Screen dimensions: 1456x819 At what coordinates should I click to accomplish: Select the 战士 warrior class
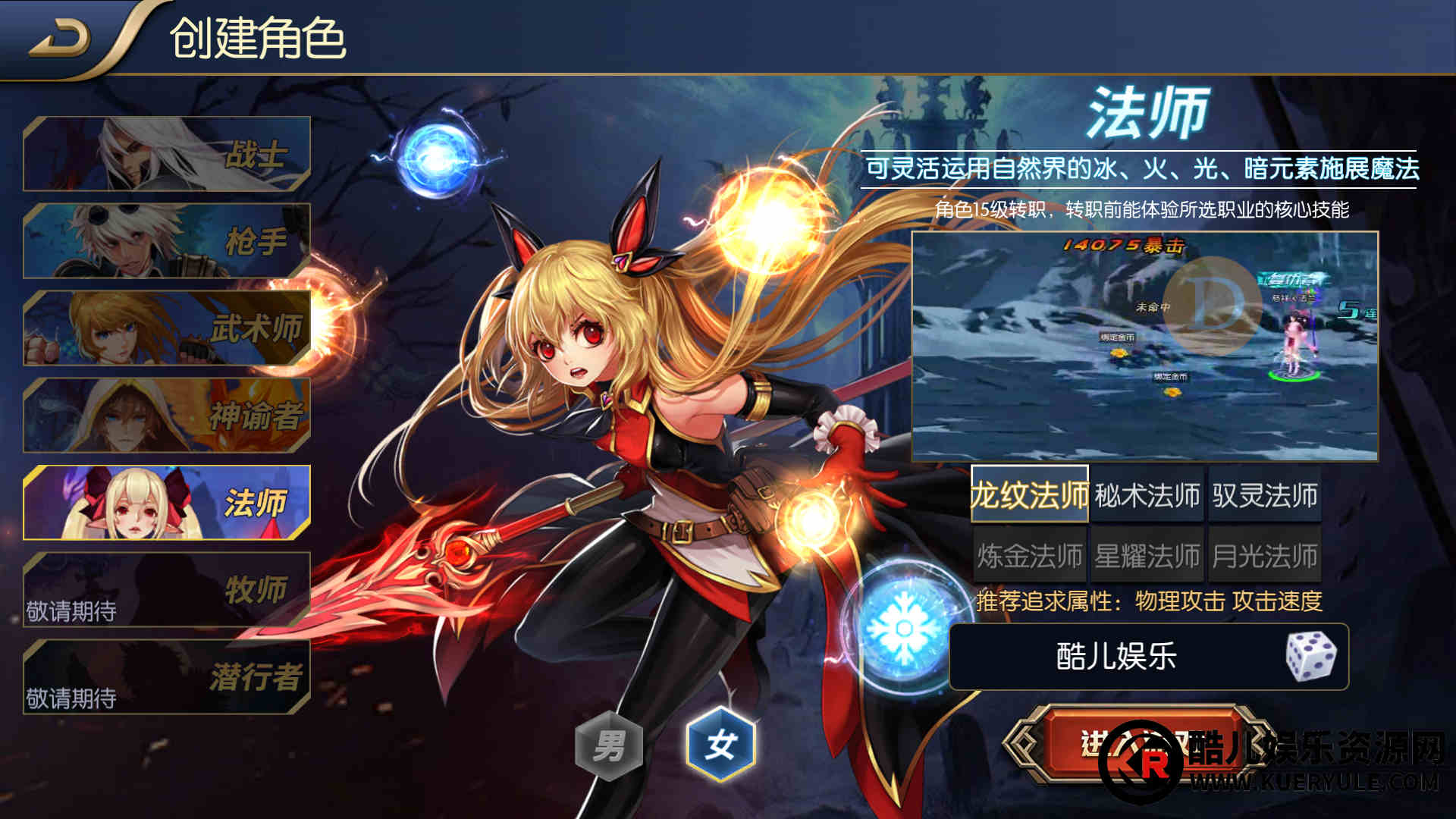pos(167,154)
